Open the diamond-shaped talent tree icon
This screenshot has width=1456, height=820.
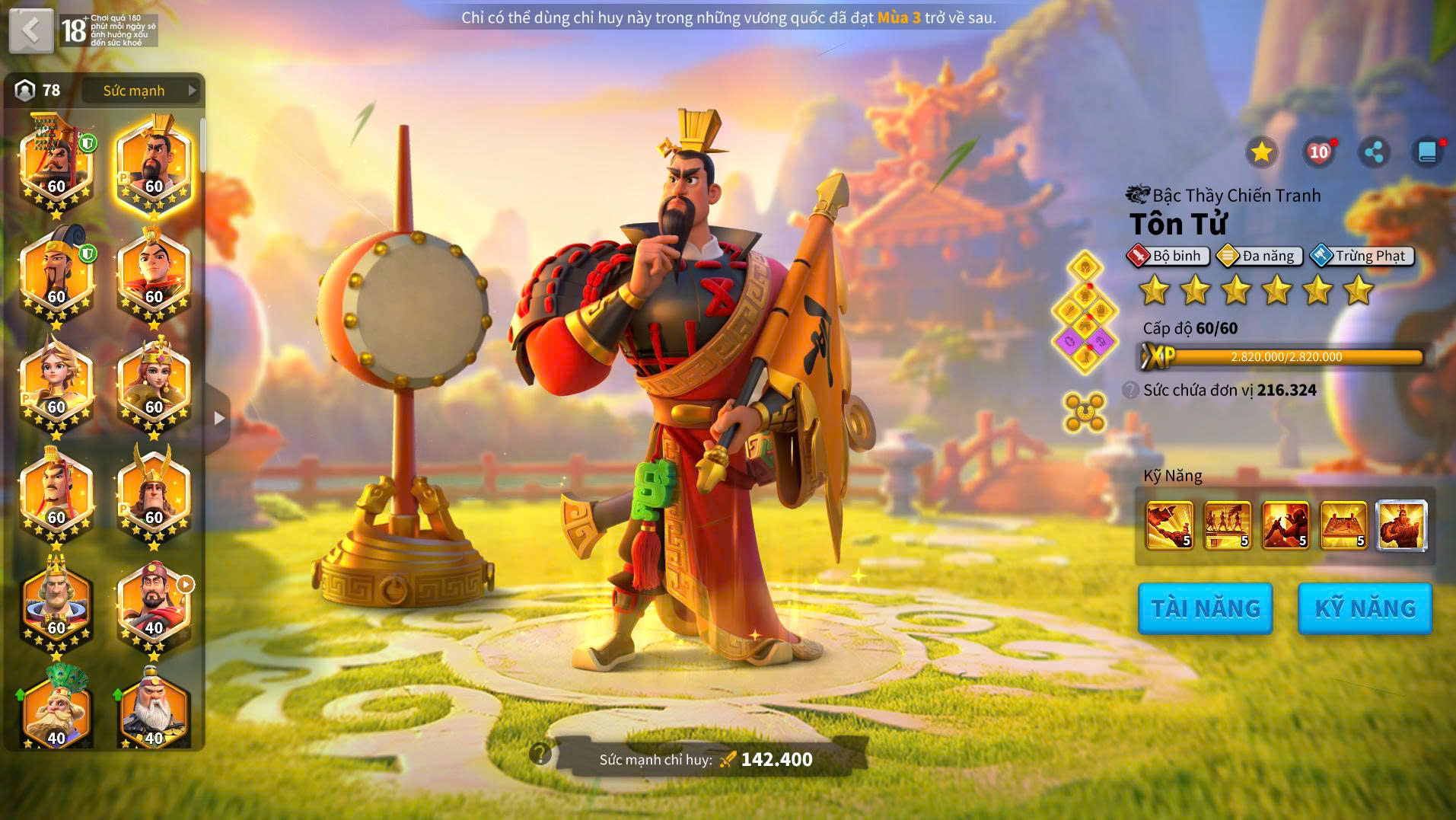tap(1085, 312)
